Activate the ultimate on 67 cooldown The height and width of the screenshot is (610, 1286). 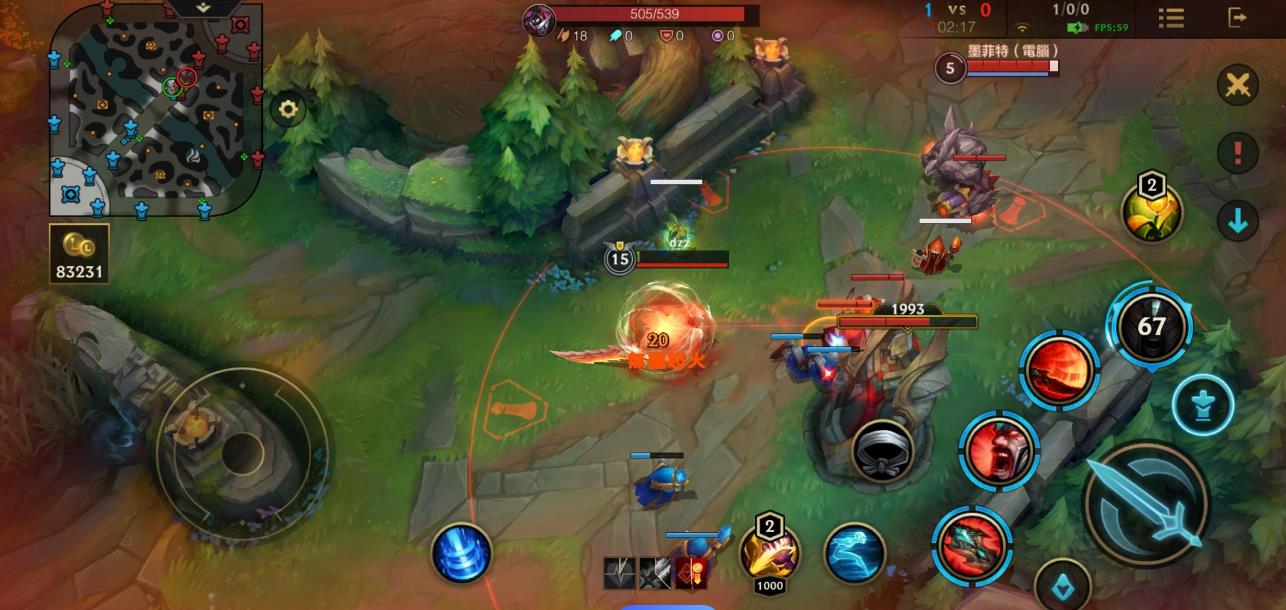[x=1151, y=326]
